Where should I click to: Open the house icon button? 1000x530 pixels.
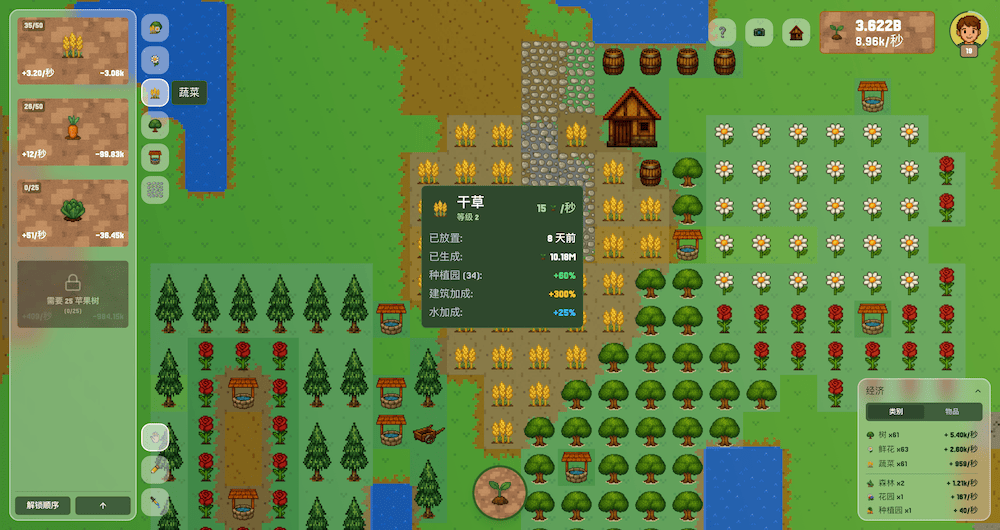[x=796, y=32]
